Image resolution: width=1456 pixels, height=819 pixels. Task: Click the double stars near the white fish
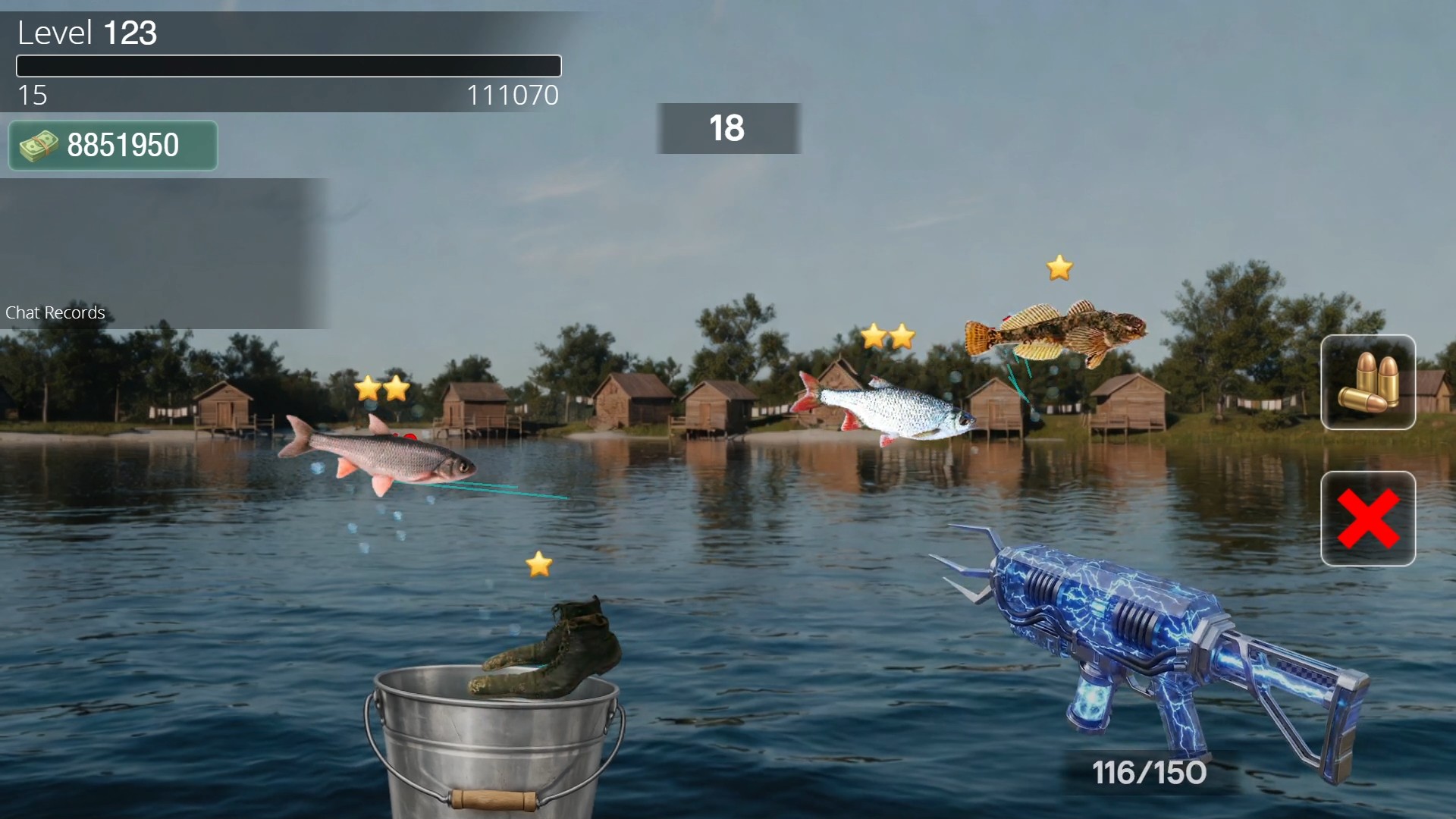pyautogui.click(x=886, y=335)
